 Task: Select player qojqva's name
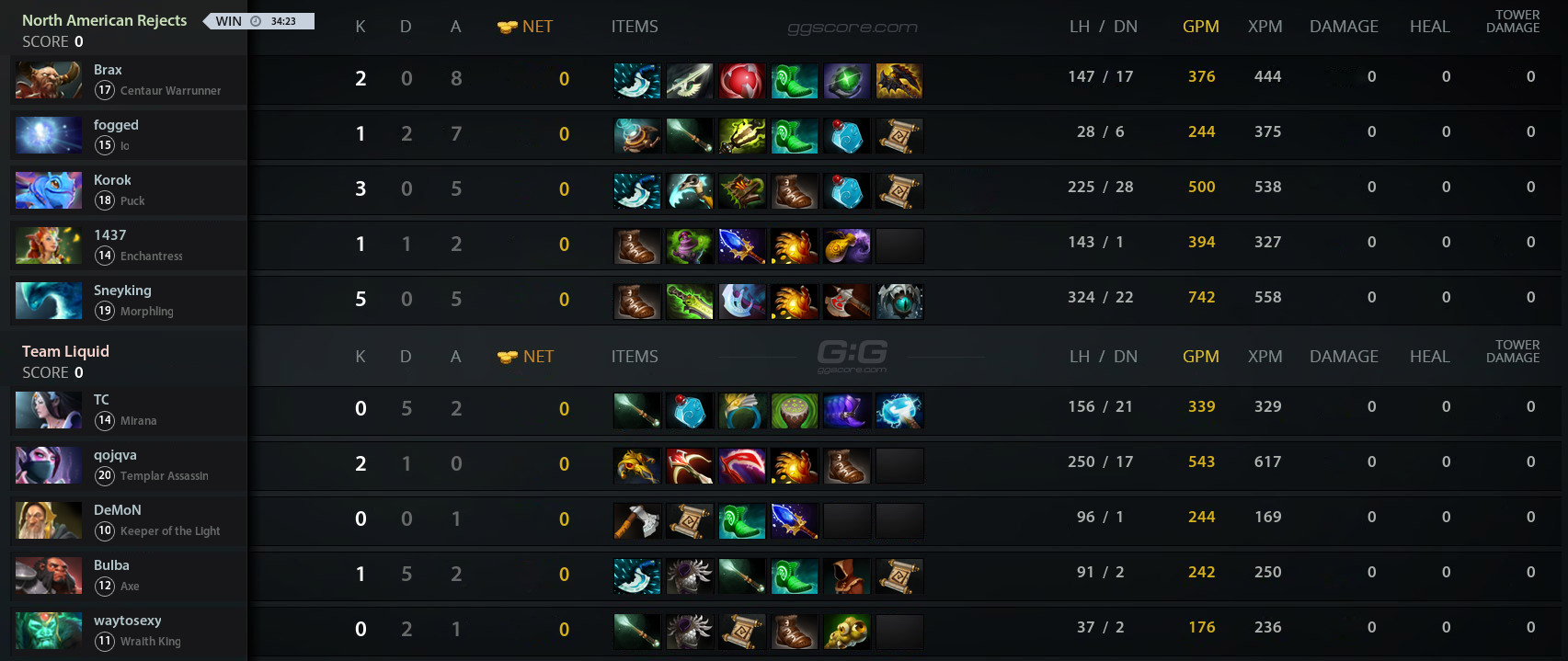115,455
